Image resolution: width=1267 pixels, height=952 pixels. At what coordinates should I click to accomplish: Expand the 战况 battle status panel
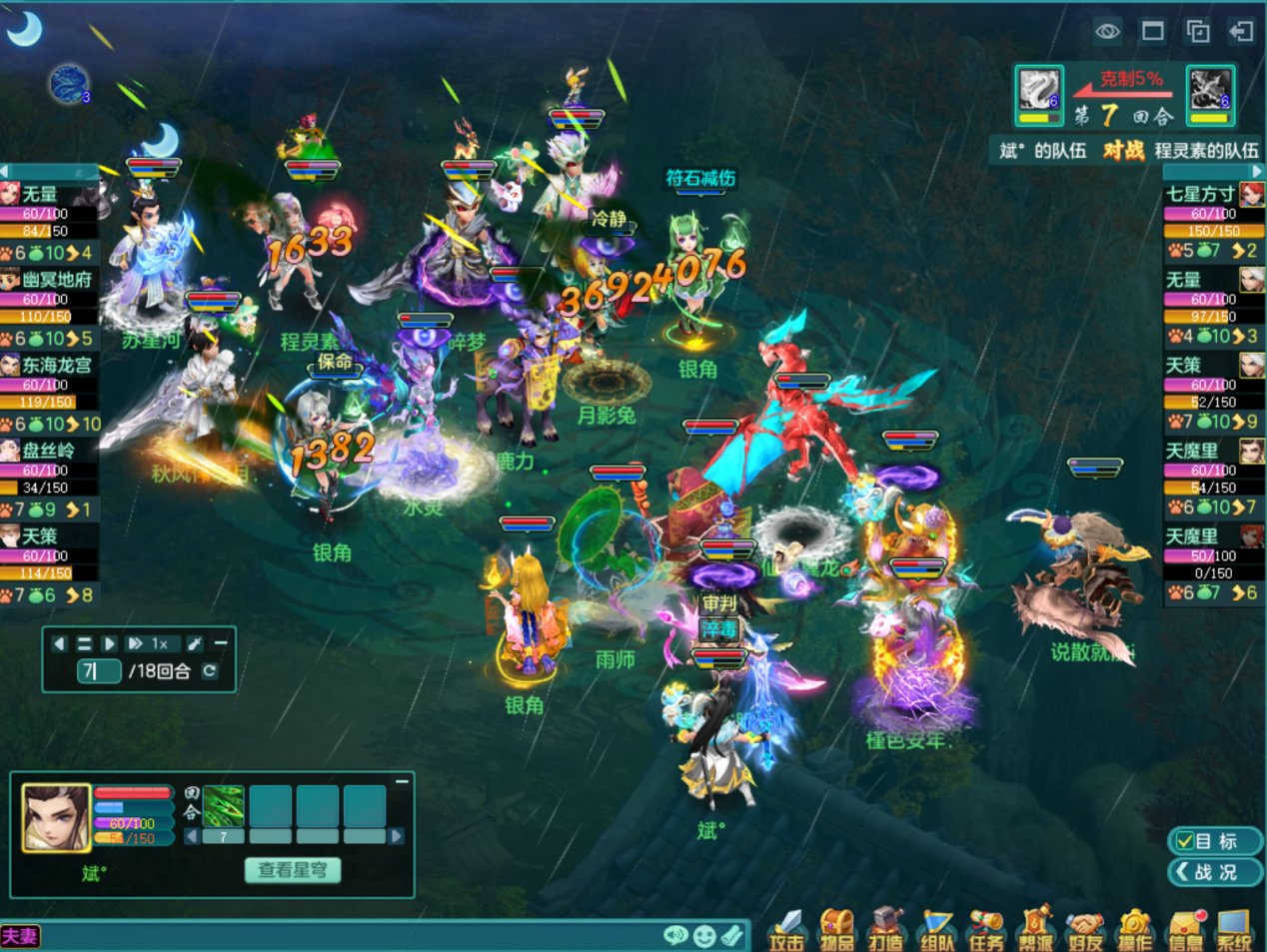pos(1214,872)
